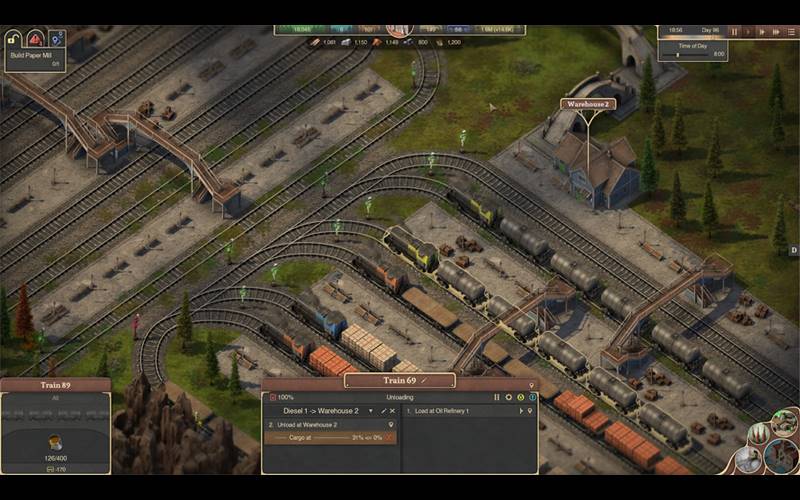Image resolution: width=800 pixels, height=500 pixels.
Task: Pause the game speed
Action: tap(734, 32)
